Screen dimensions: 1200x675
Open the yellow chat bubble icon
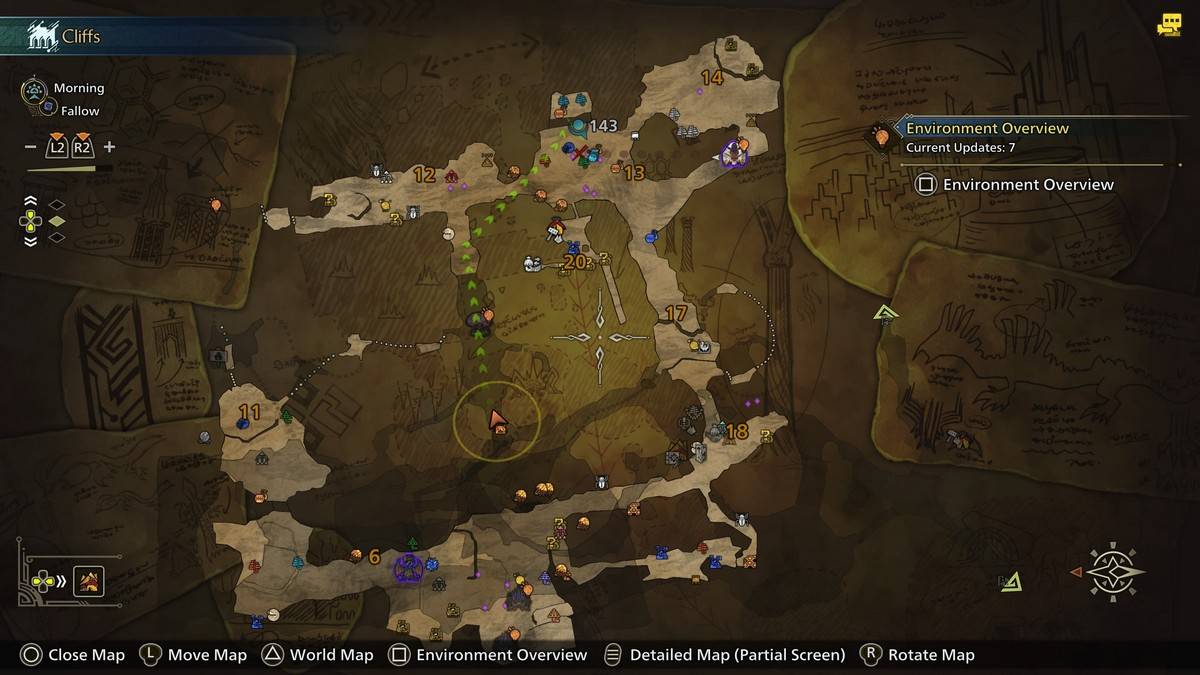1168,25
